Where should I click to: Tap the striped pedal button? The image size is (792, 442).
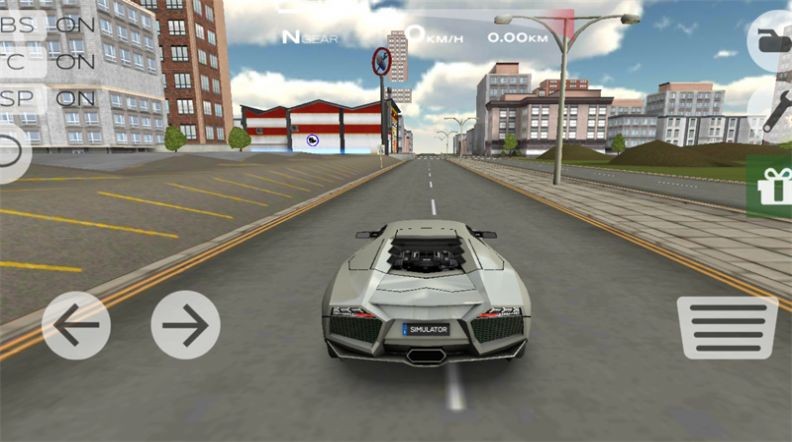[727, 327]
